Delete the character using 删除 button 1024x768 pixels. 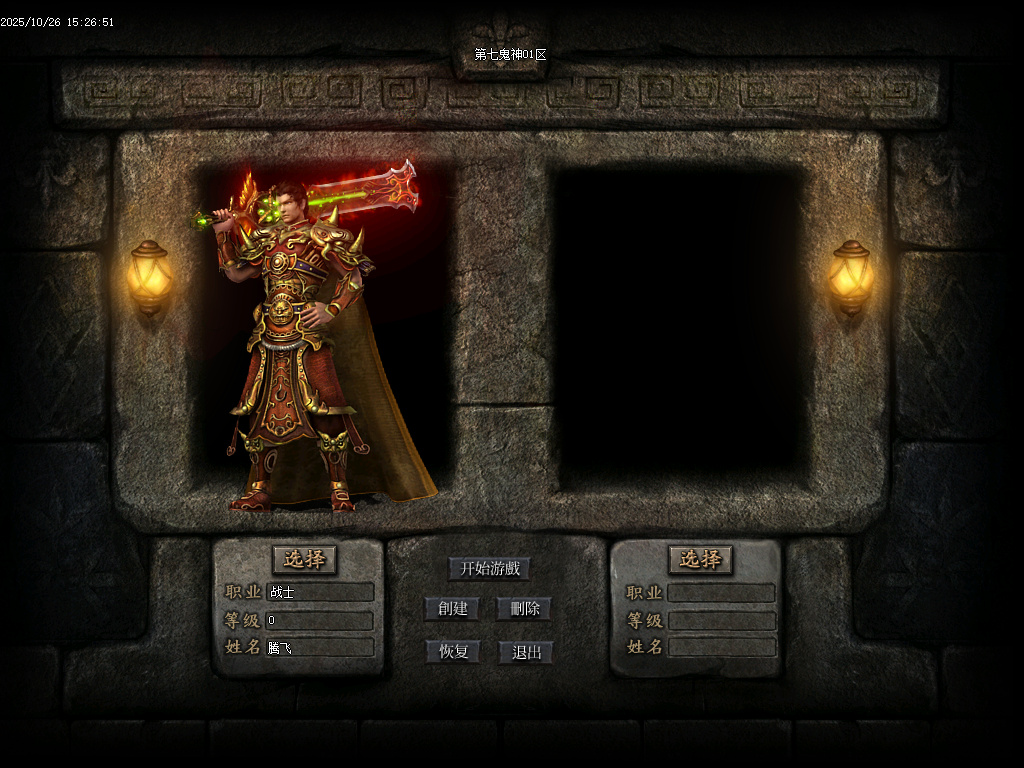pyautogui.click(x=524, y=609)
